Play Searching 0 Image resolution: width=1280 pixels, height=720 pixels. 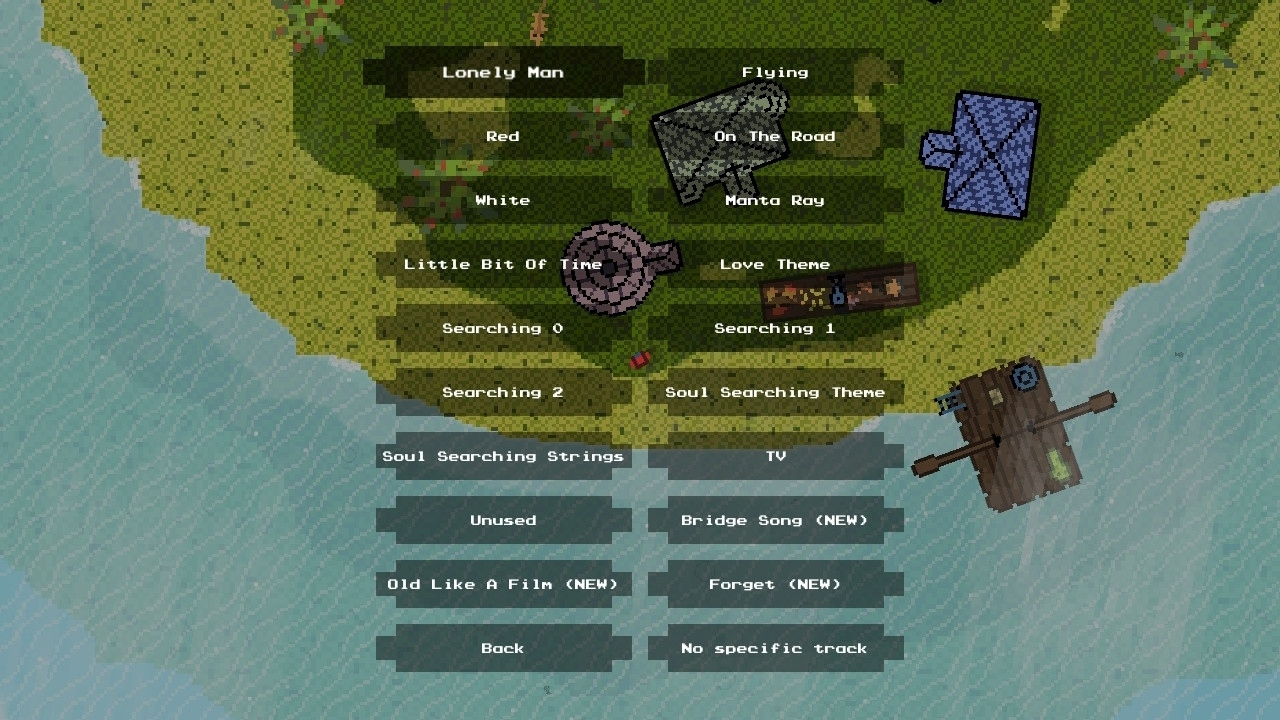[x=503, y=328]
